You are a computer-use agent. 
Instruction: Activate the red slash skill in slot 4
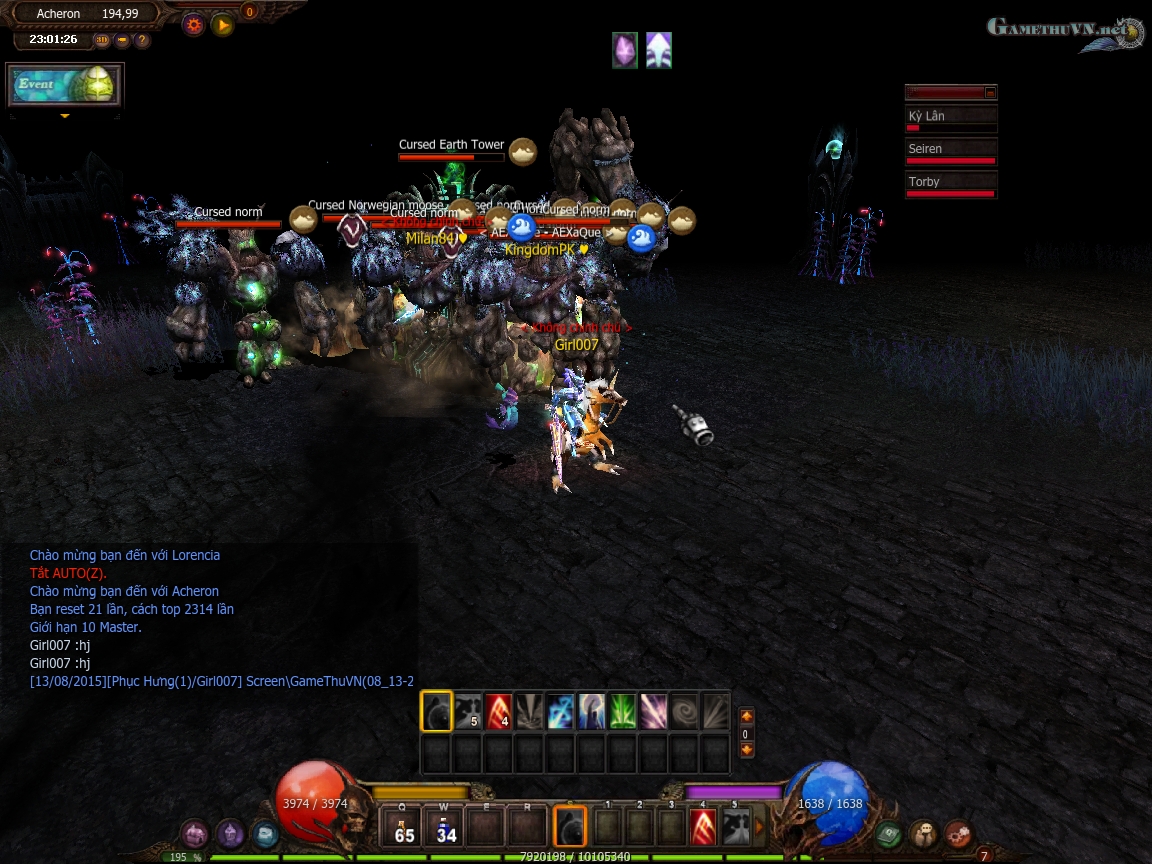pos(703,827)
